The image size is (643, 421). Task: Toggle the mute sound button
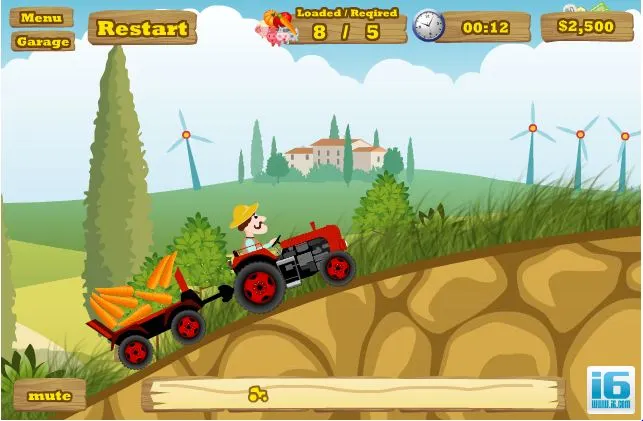(49, 395)
